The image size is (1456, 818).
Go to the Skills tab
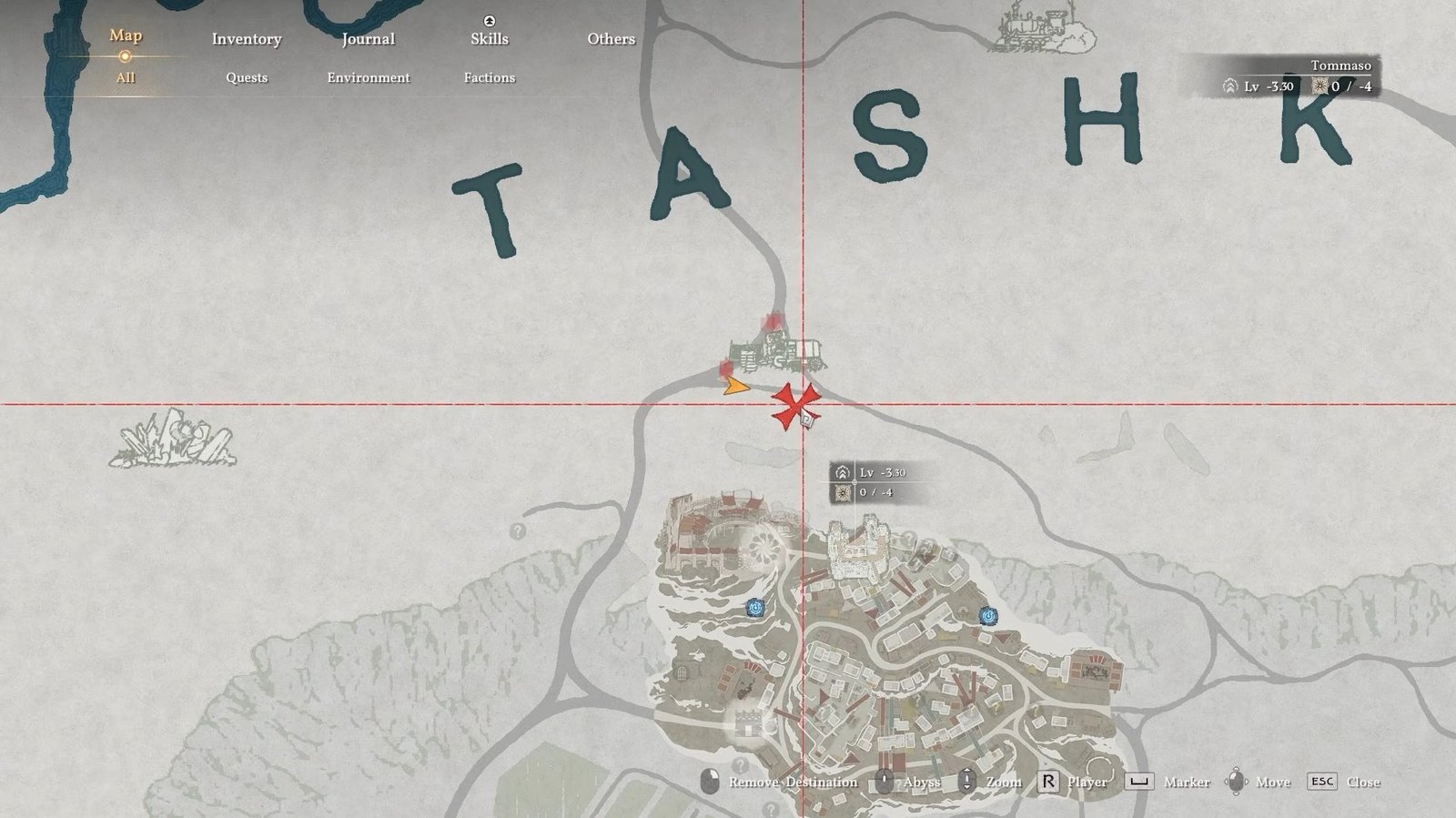(x=490, y=39)
